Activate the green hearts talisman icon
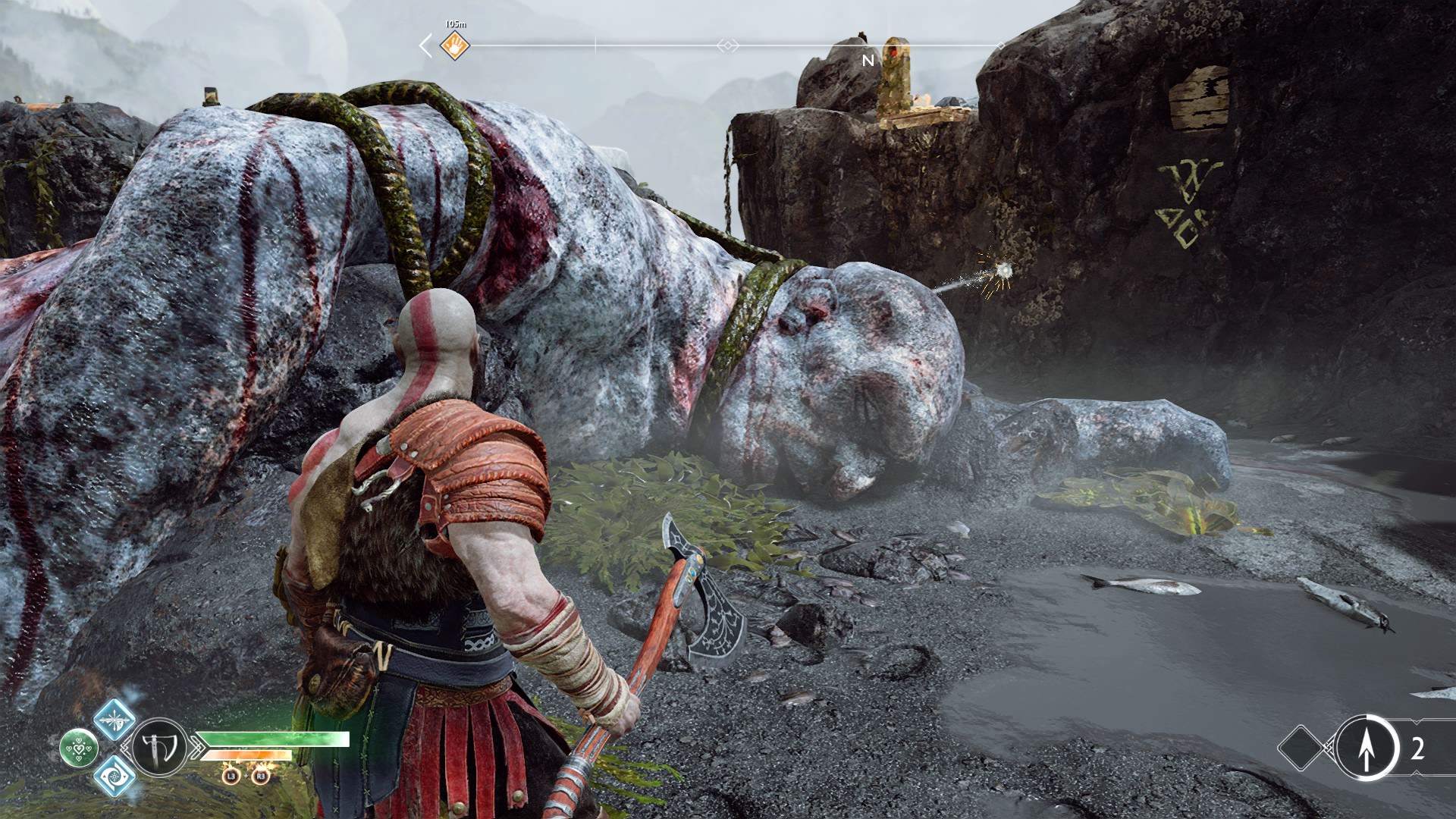 (x=79, y=748)
